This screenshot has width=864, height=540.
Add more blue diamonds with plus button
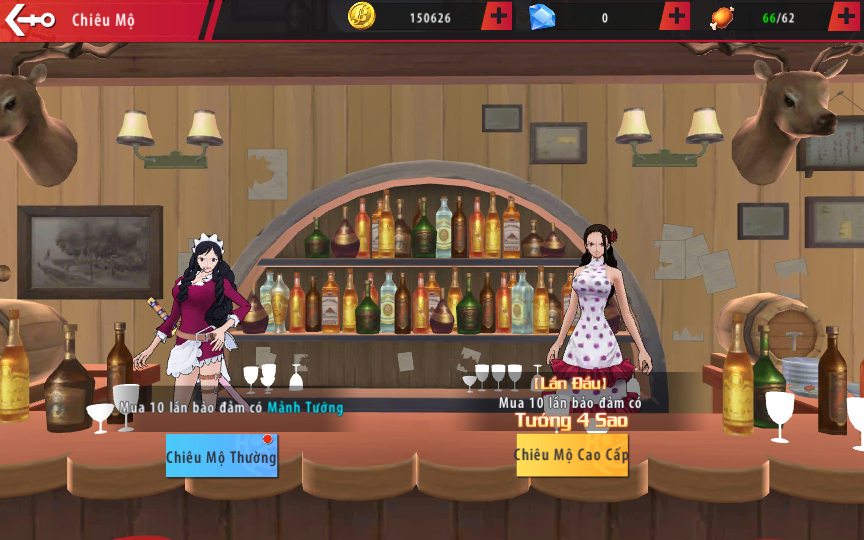click(676, 17)
